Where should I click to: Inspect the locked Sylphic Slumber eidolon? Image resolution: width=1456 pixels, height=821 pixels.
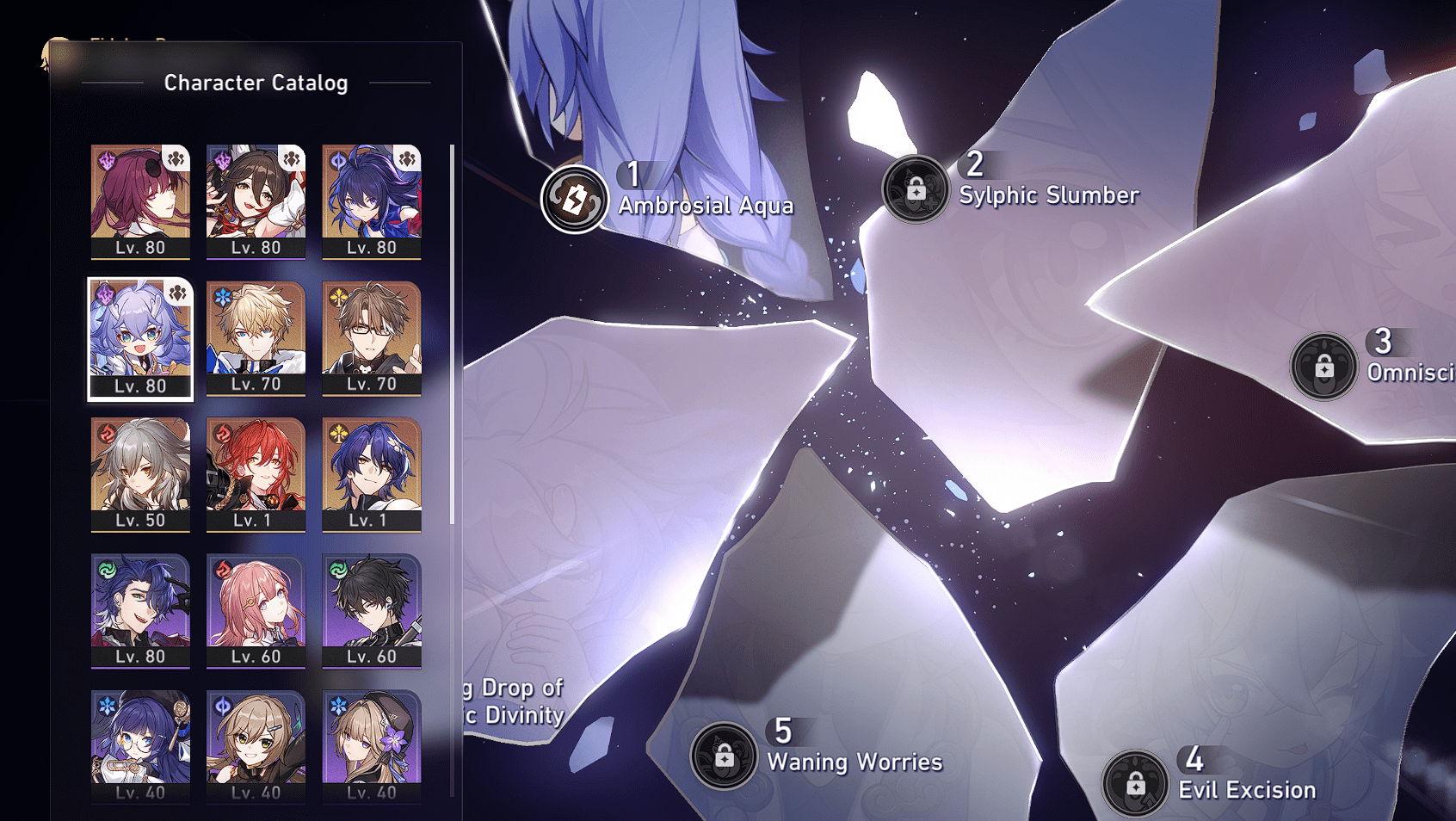[915, 188]
